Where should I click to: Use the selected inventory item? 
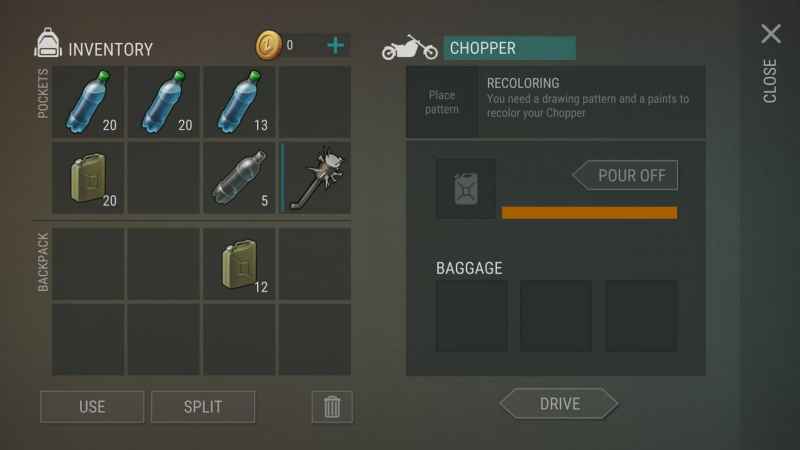pyautogui.click(x=92, y=407)
